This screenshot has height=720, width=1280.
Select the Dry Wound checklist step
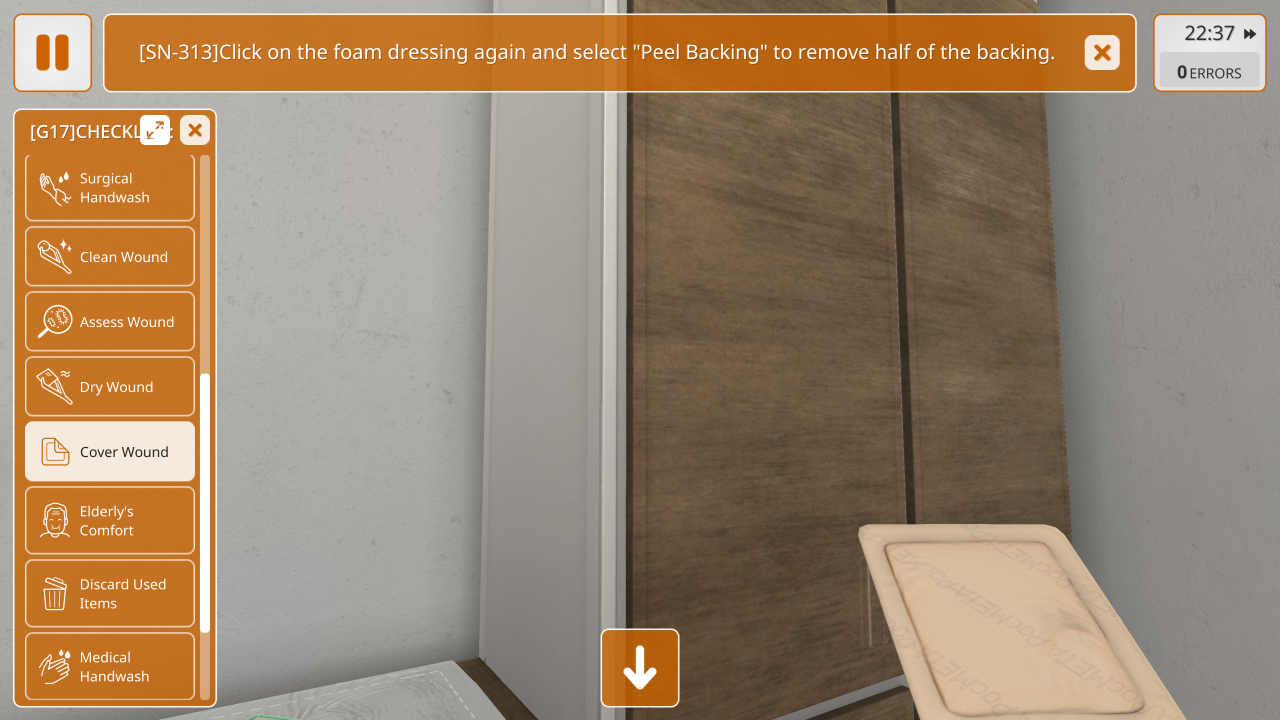[110, 387]
